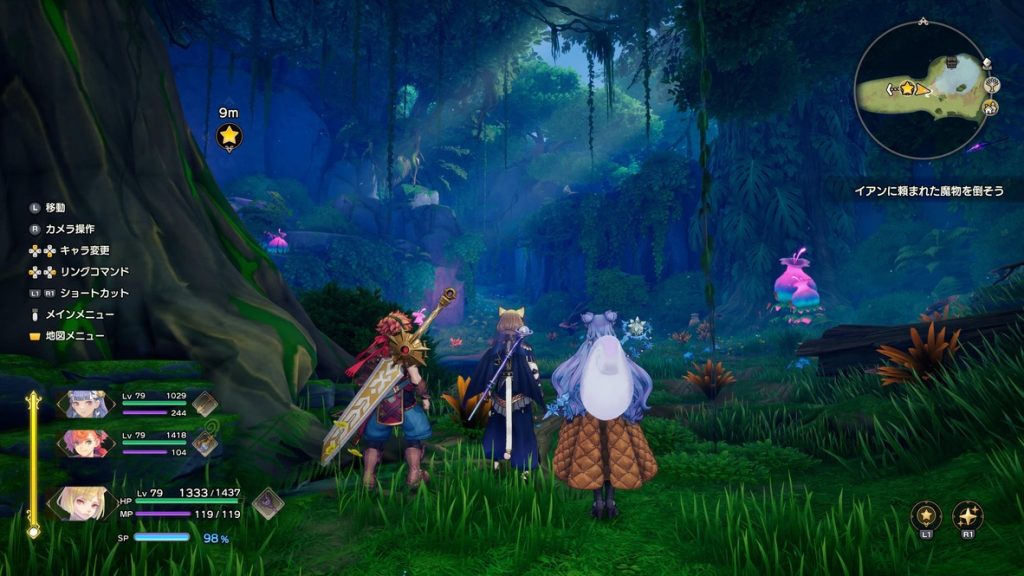This screenshot has width=1024, height=576.
Task: Click the star quest marker on the minimap
Action: coord(907,89)
